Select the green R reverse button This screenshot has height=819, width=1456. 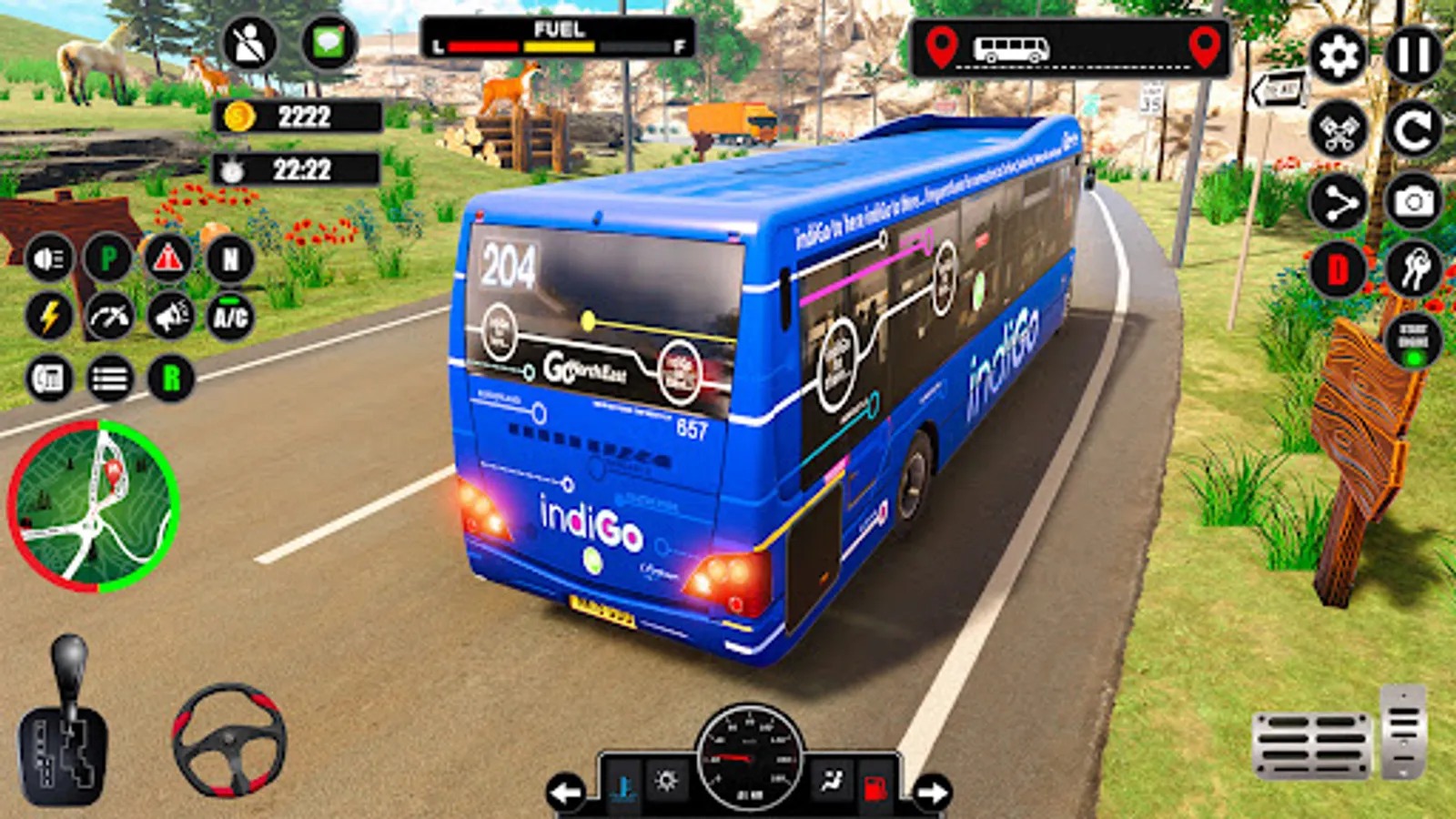coord(170,378)
